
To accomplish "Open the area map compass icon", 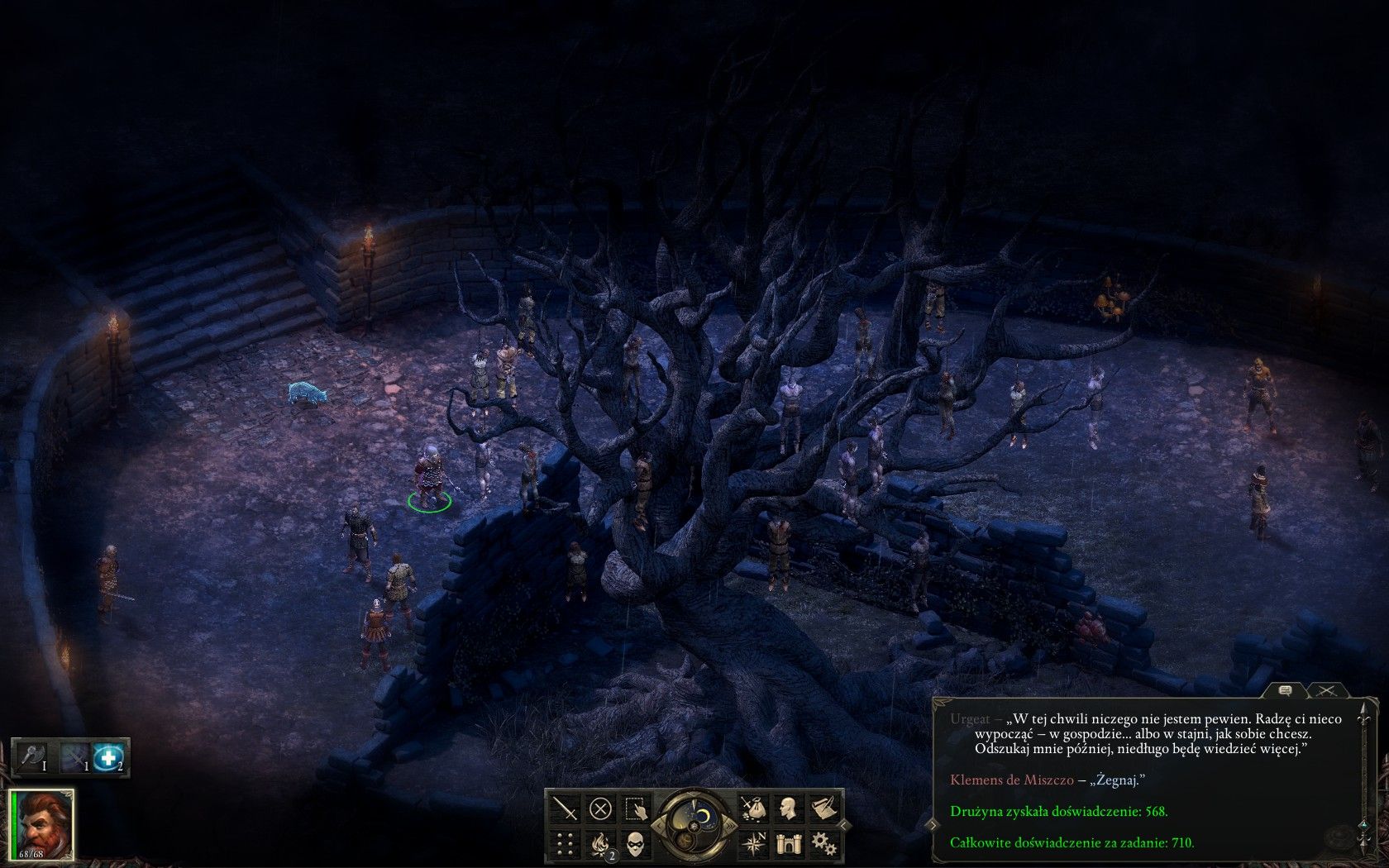I will click(x=753, y=843).
